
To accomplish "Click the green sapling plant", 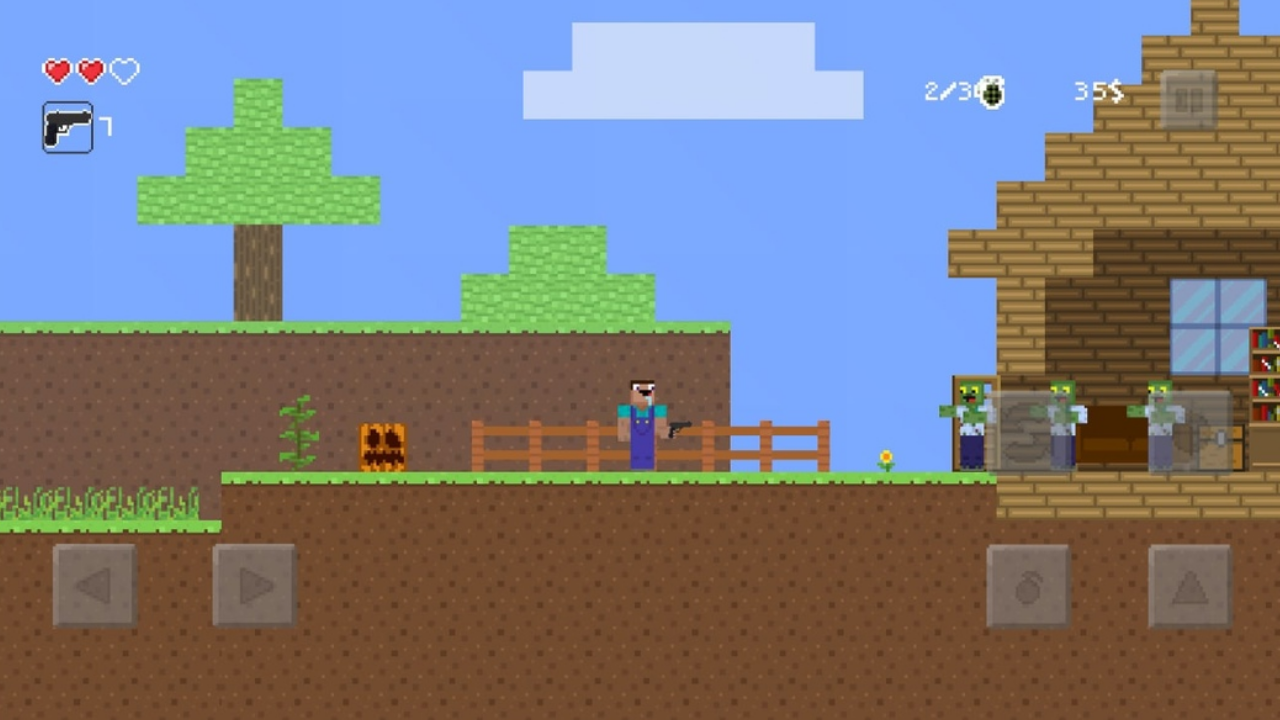I will click(298, 430).
